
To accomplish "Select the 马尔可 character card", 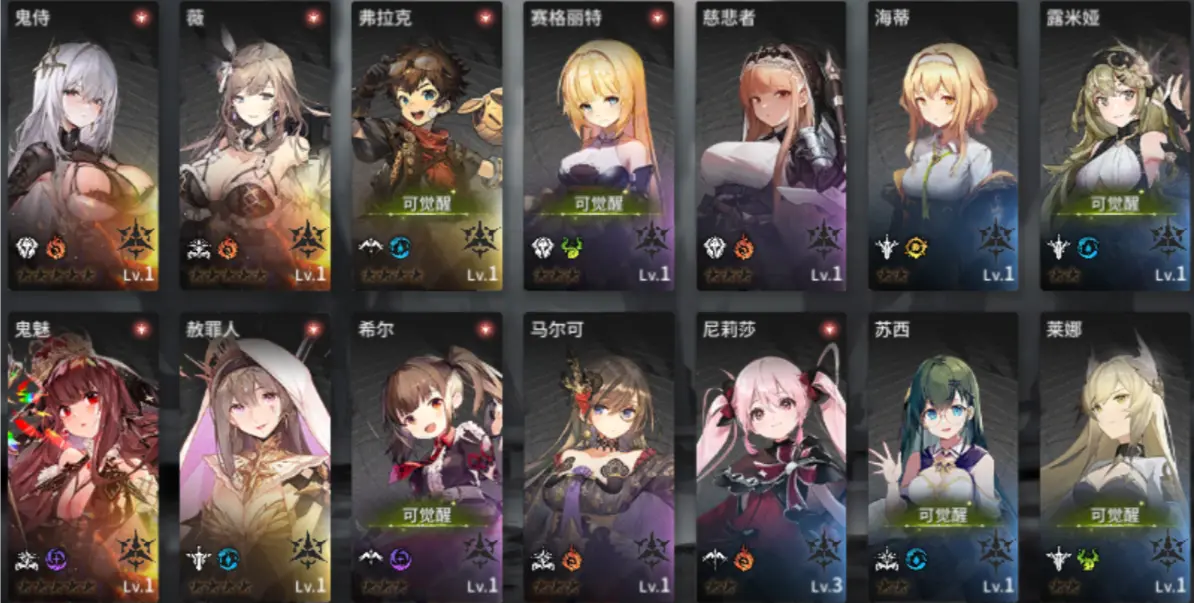I will 599,455.
